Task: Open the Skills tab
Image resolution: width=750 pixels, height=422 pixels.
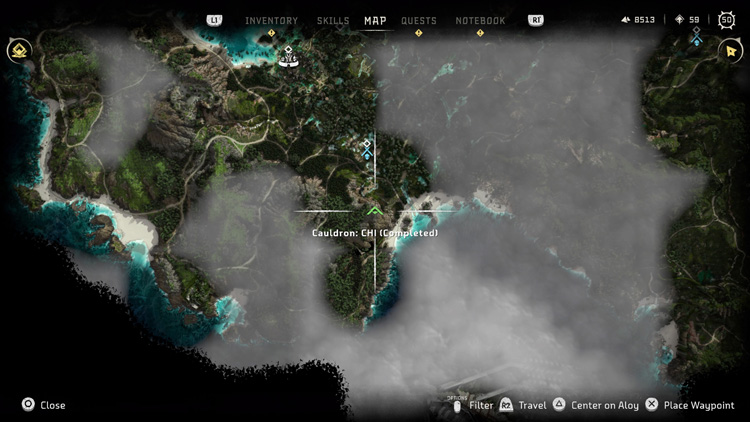Action: click(333, 20)
